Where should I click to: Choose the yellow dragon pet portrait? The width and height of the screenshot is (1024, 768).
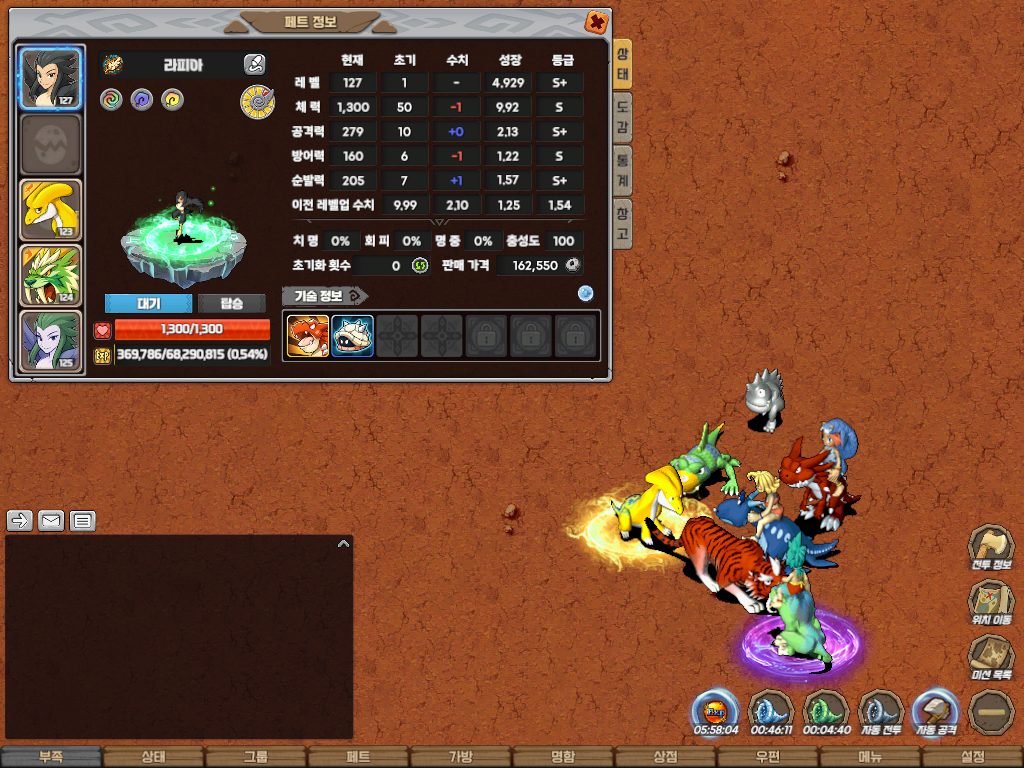(50, 210)
